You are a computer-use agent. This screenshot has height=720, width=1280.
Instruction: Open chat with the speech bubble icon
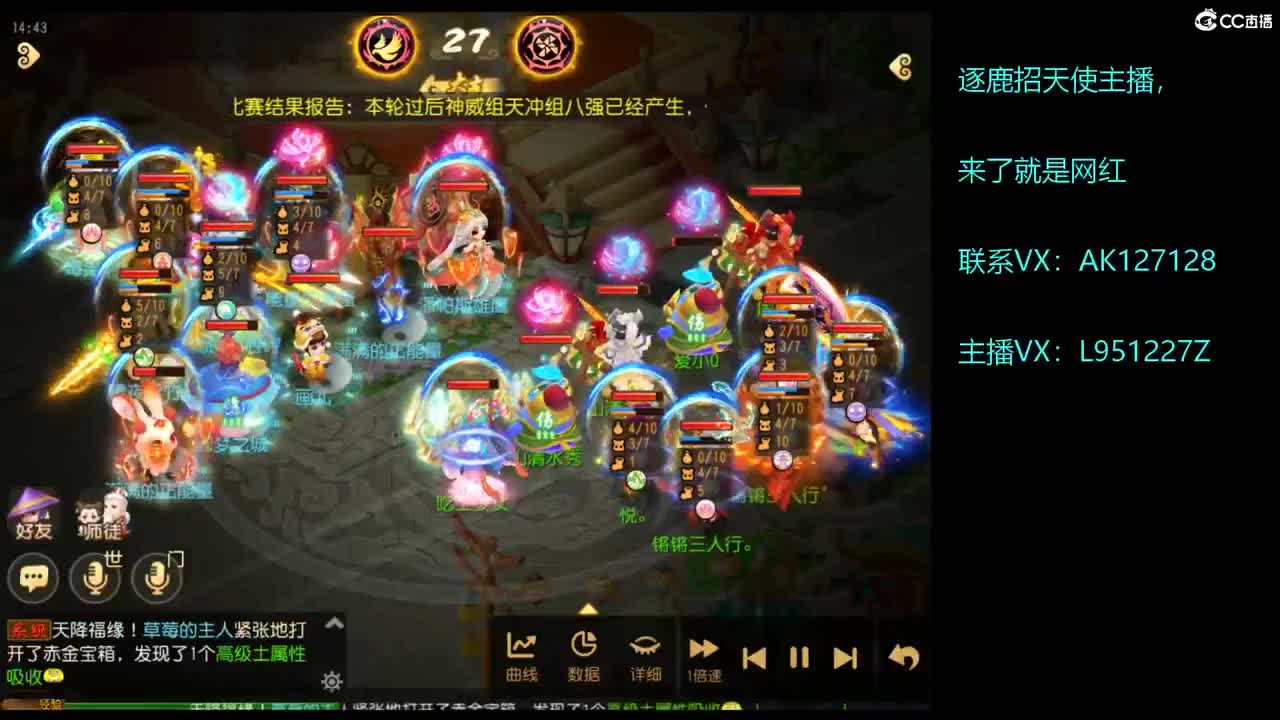[33, 578]
